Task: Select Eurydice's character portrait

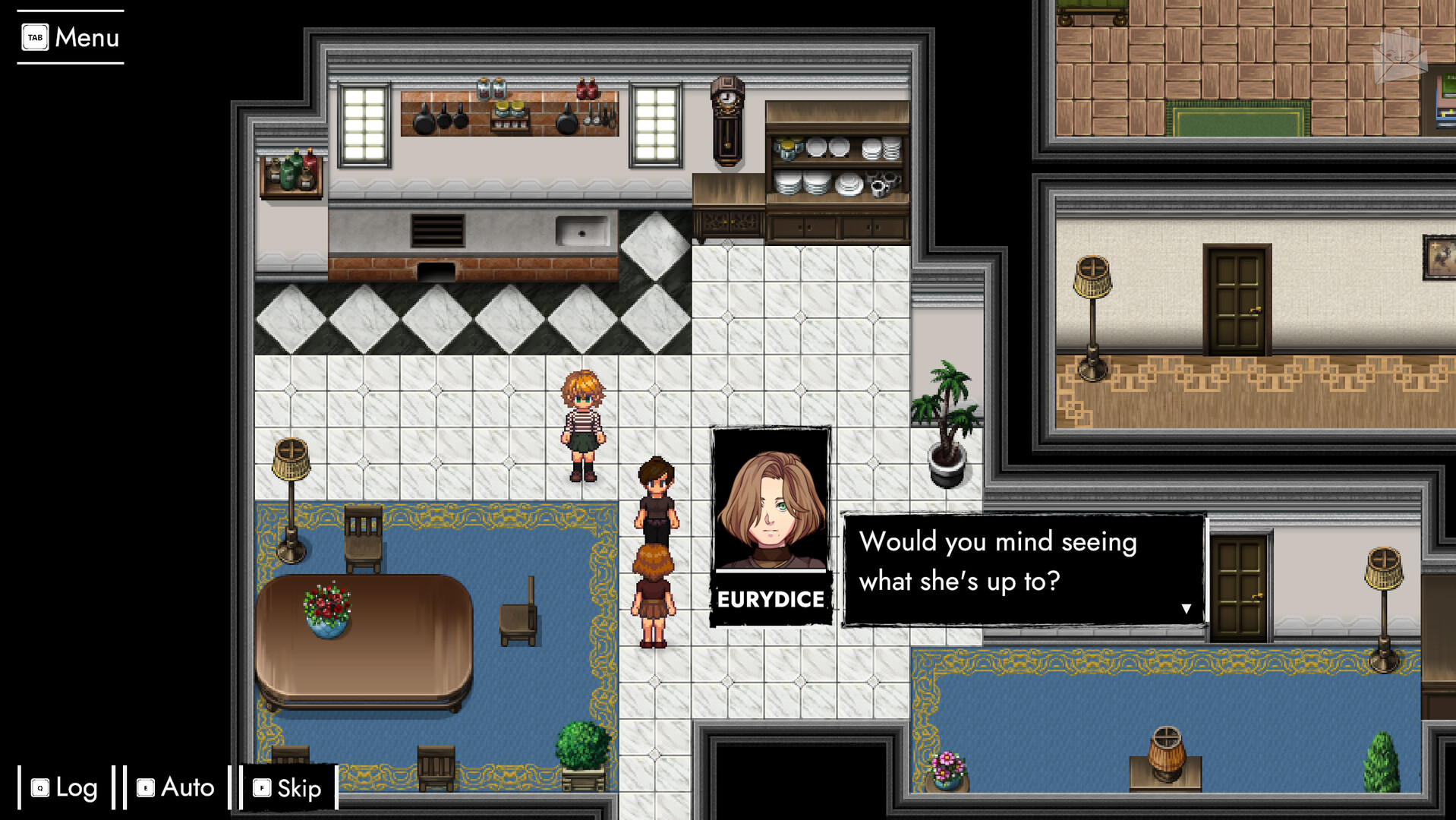Action: pos(771,501)
